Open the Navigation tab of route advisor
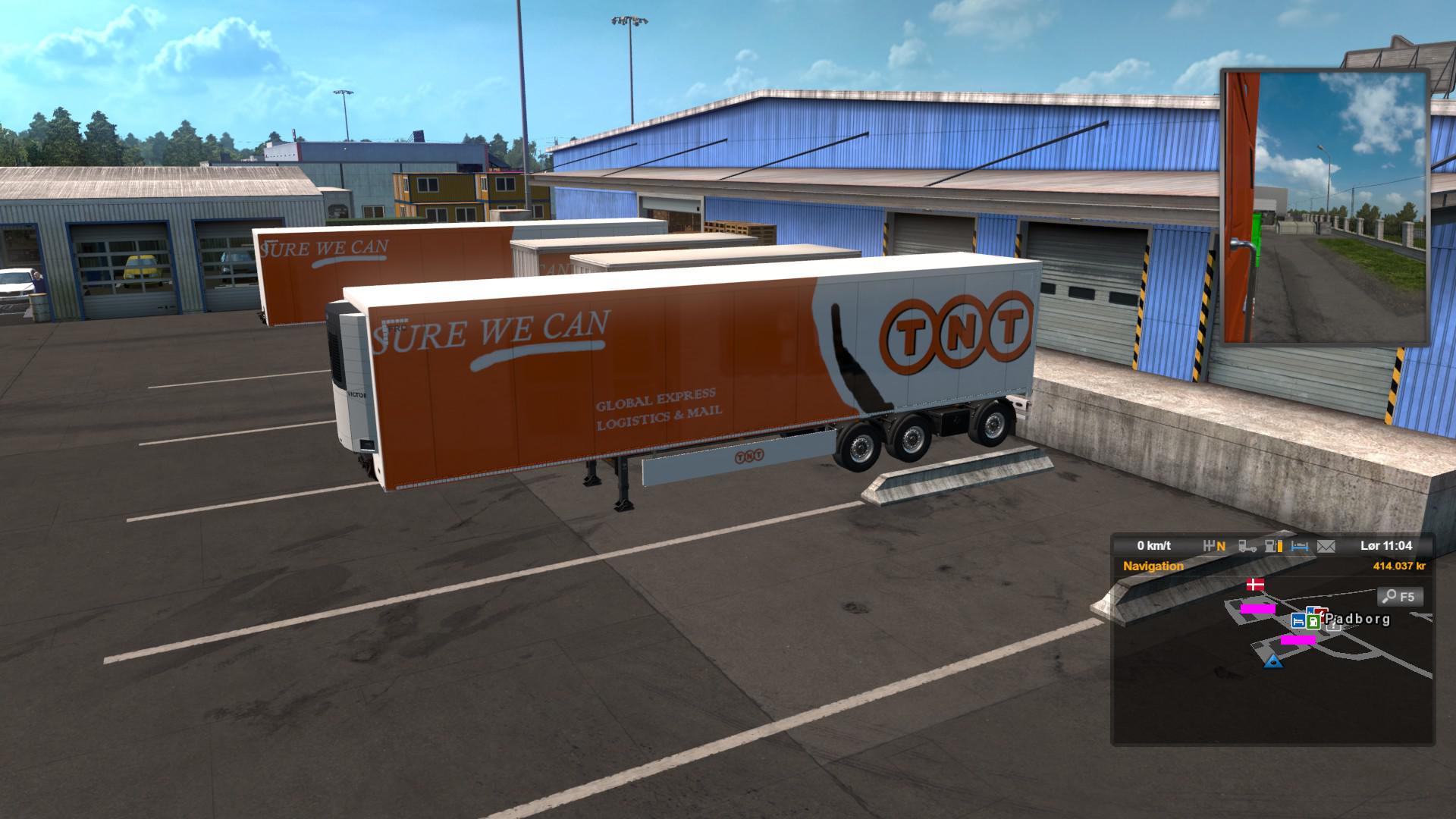1456x819 pixels. [1153, 566]
